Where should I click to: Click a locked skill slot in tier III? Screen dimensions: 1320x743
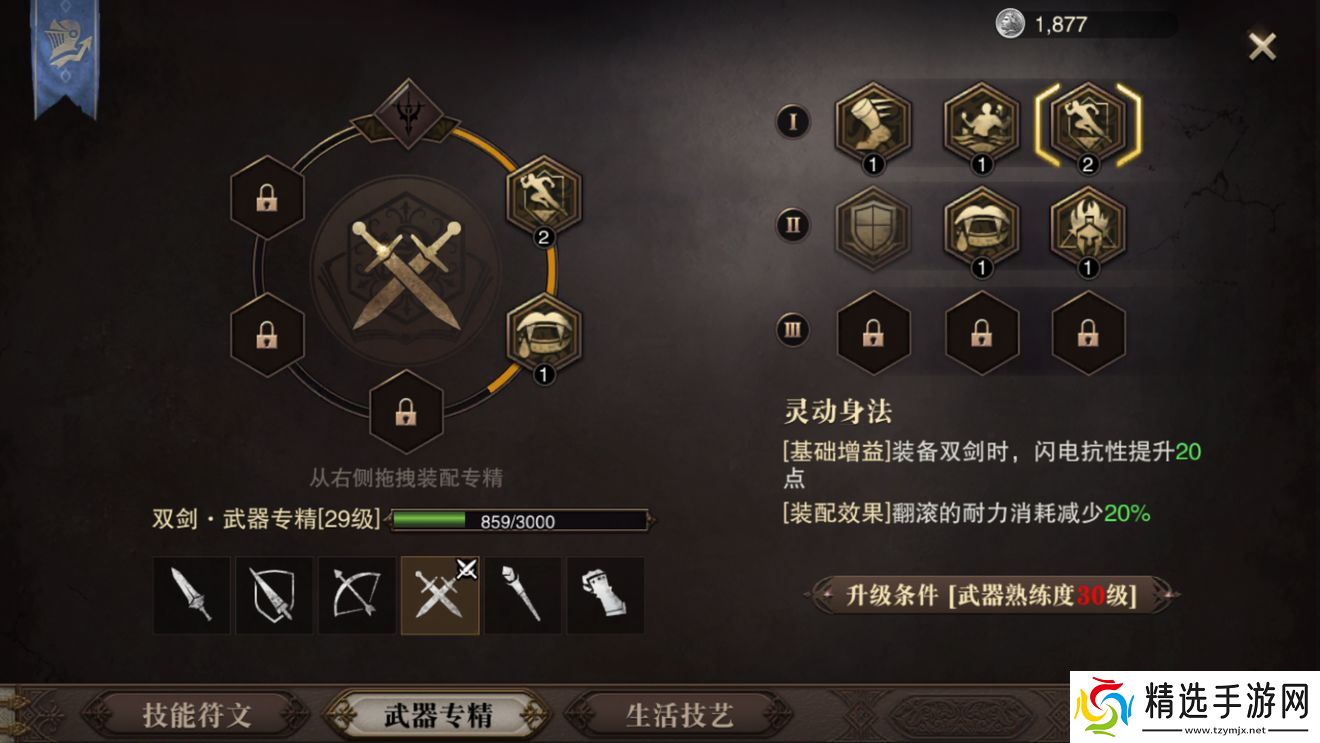click(x=981, y=335)
